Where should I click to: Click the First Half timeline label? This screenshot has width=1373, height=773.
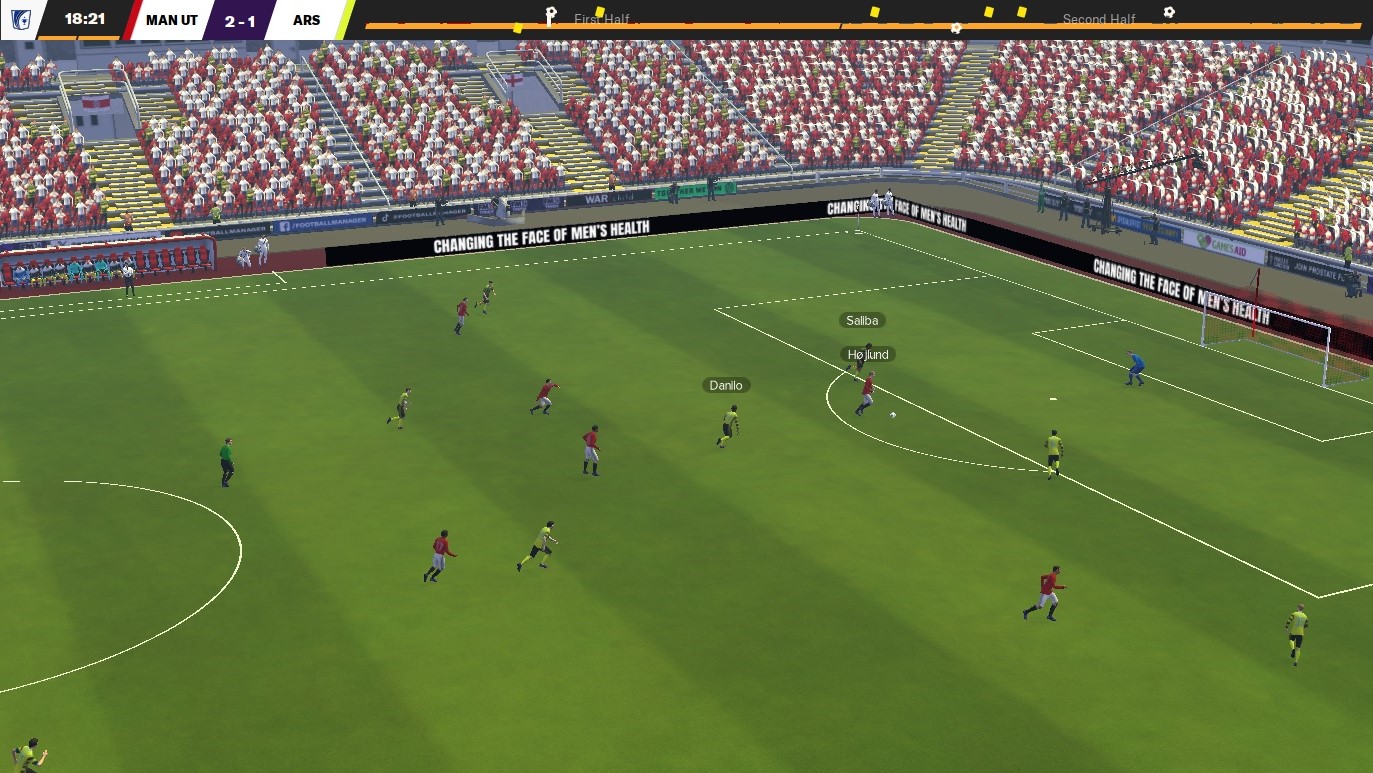pos(601,19)
